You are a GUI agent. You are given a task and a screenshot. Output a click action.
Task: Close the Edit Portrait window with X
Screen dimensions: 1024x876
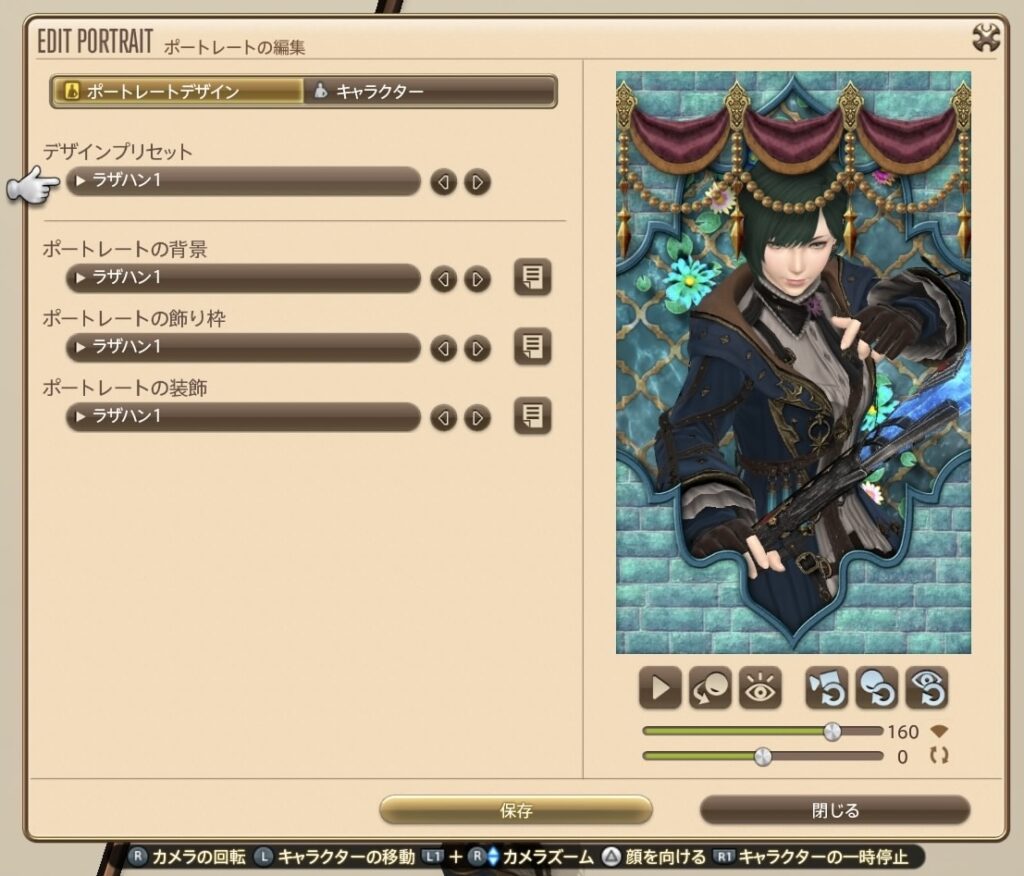(986, 38)
